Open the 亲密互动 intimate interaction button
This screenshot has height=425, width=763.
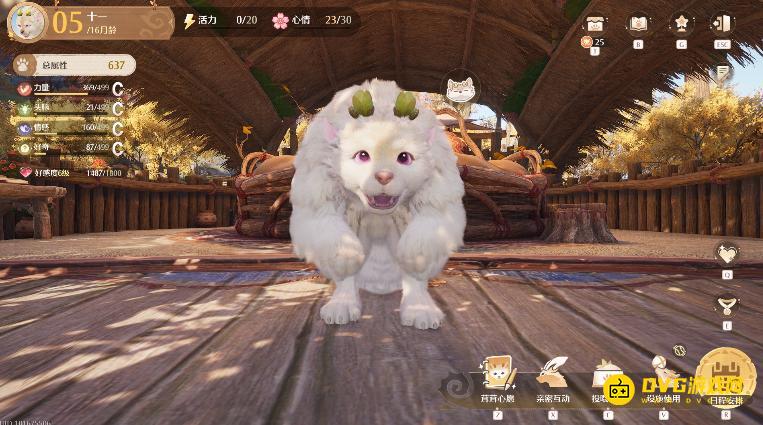552,379
